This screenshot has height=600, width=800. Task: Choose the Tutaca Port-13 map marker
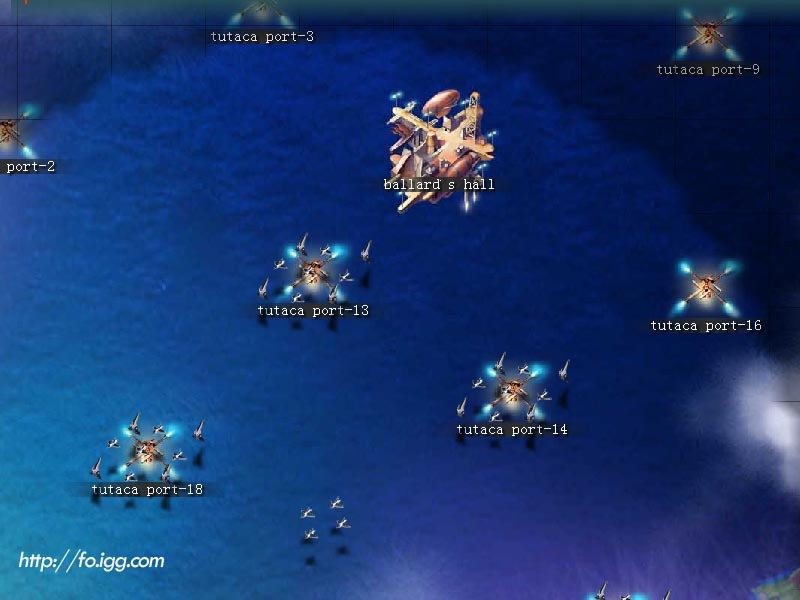(314, 272)
